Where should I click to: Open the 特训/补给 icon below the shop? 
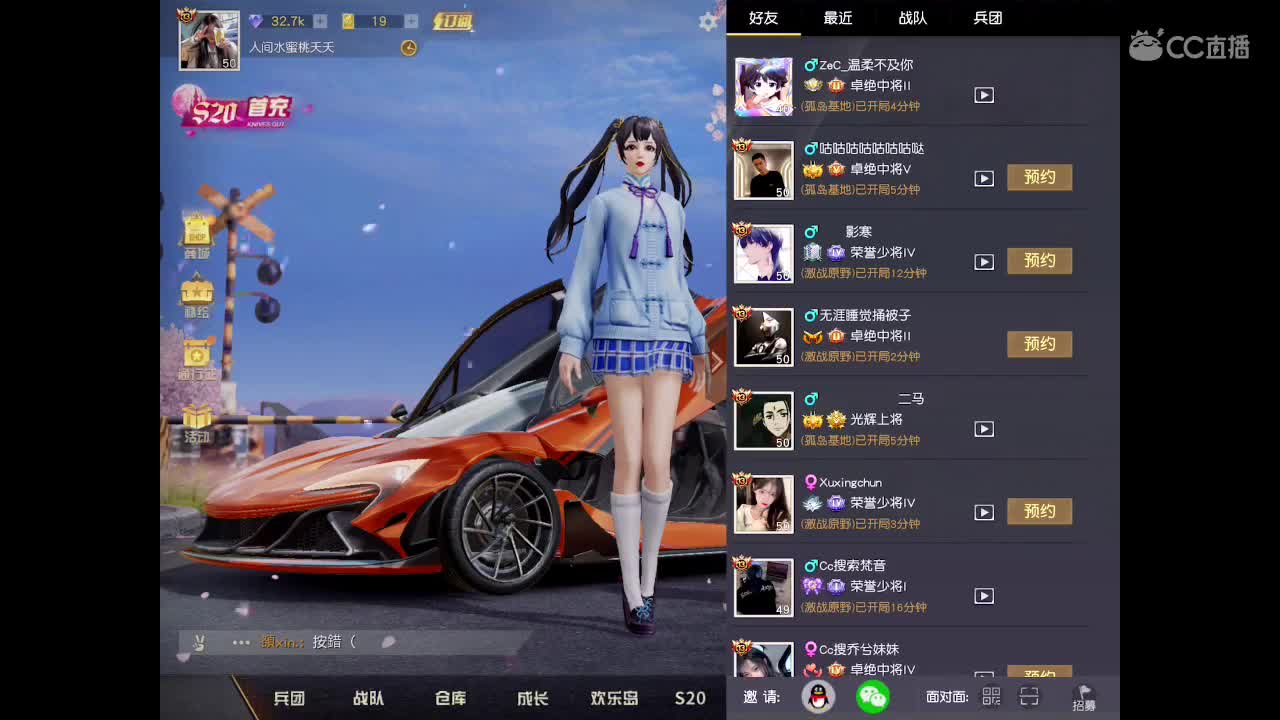coord(195,295)
